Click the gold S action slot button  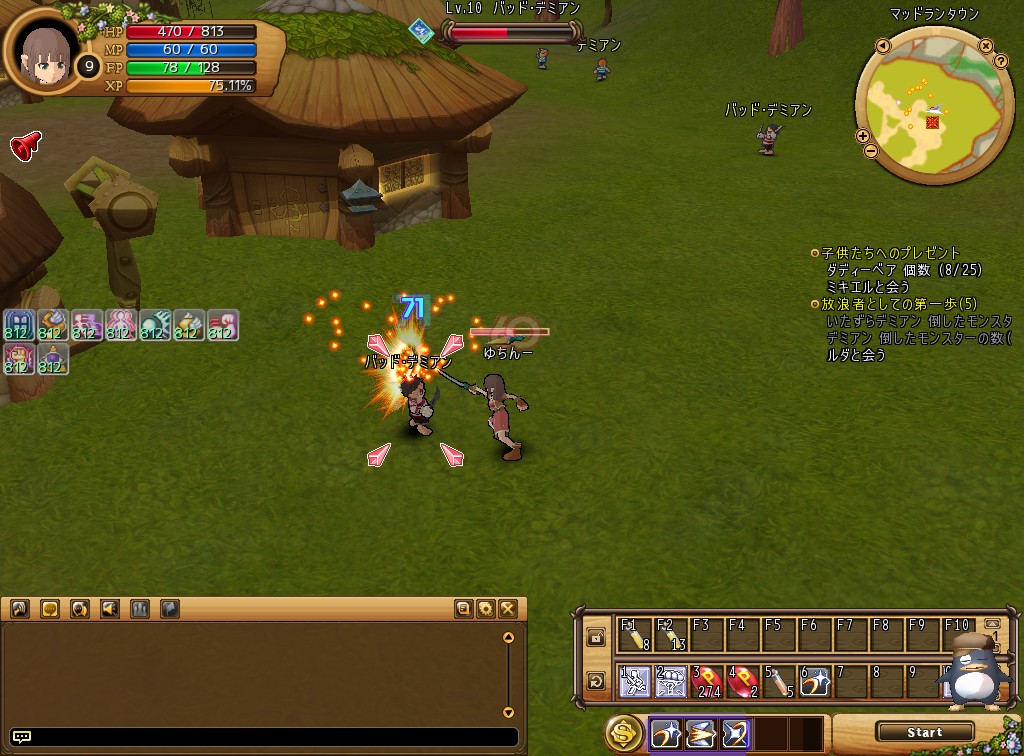click(x=624, y=734)
